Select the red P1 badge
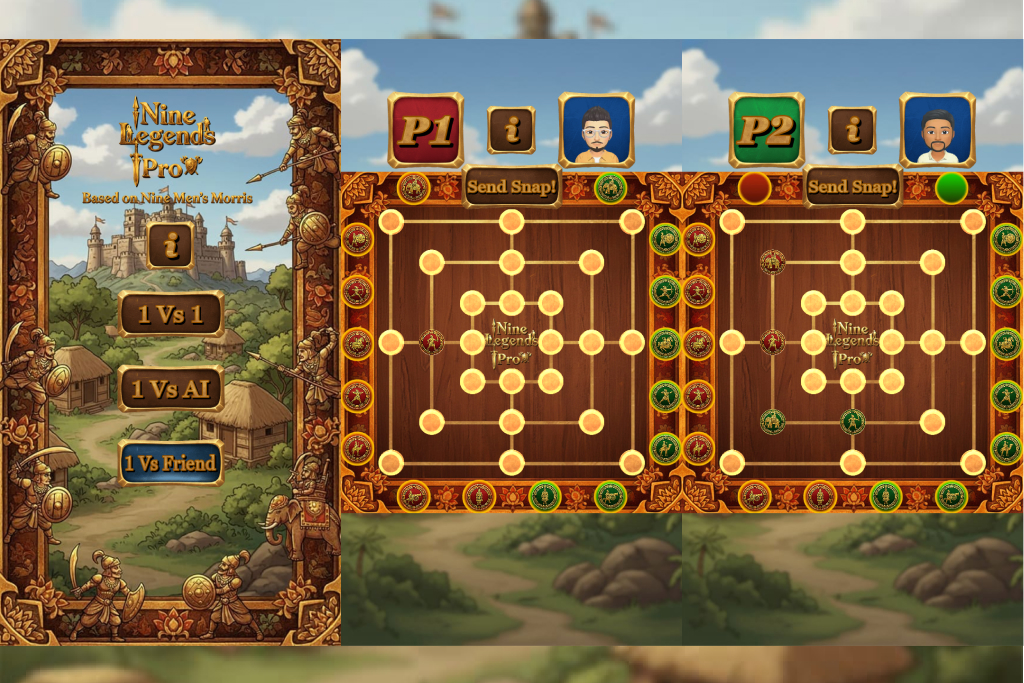This screenshot has width=1024, height=683. click(x=426, y=130)
